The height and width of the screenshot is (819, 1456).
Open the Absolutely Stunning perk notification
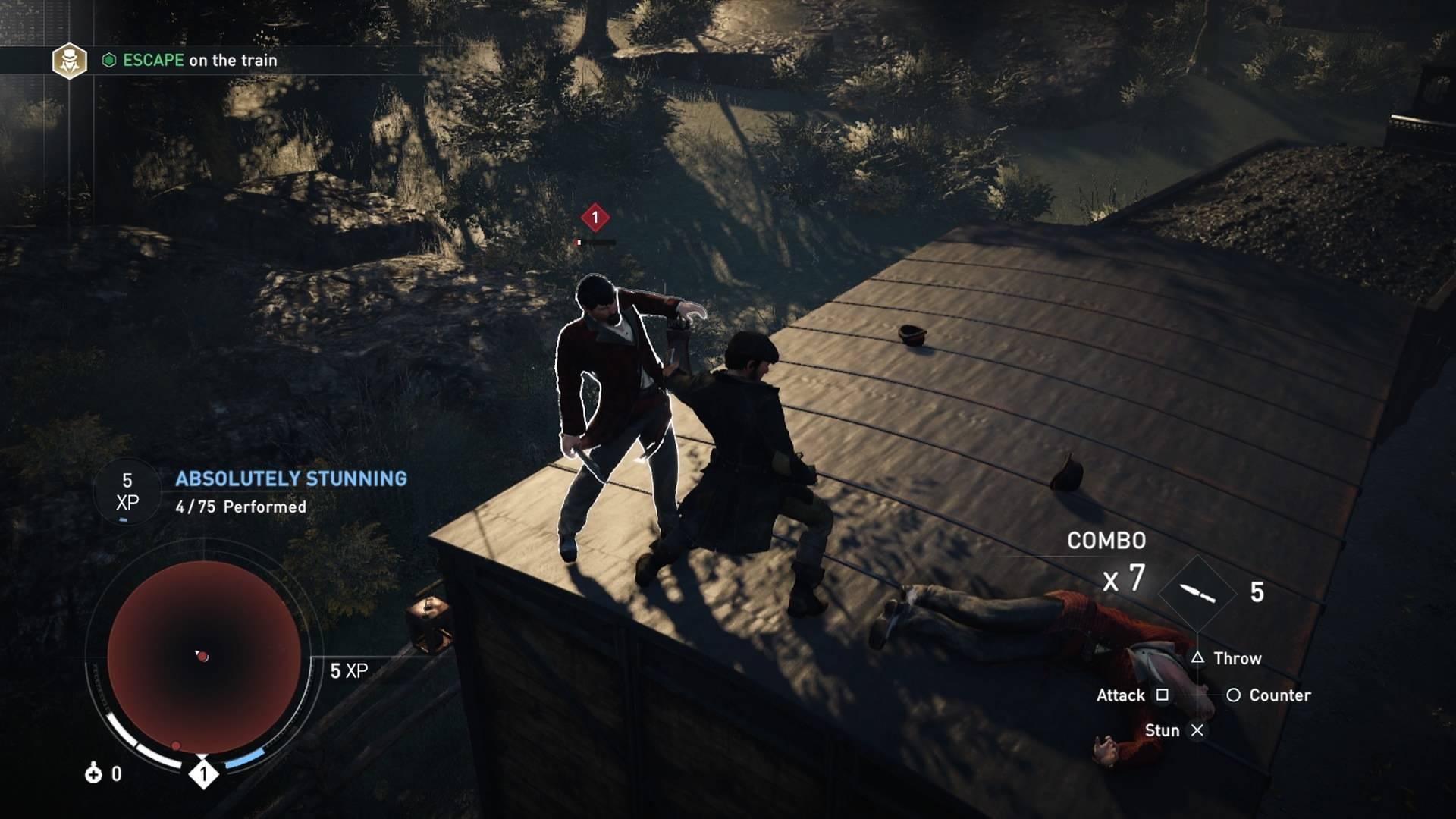(291, 479)
